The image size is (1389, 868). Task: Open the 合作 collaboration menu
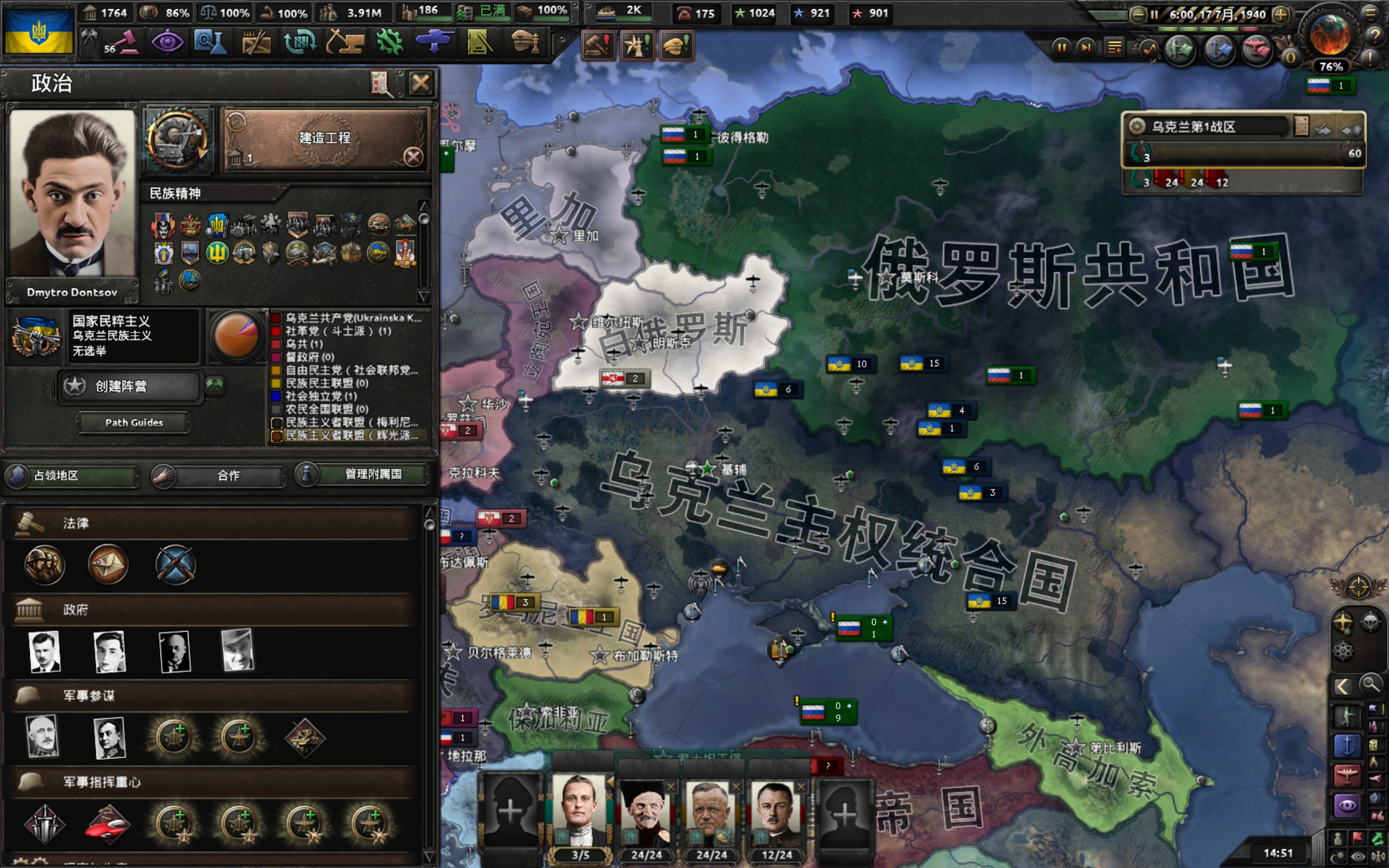219,475
